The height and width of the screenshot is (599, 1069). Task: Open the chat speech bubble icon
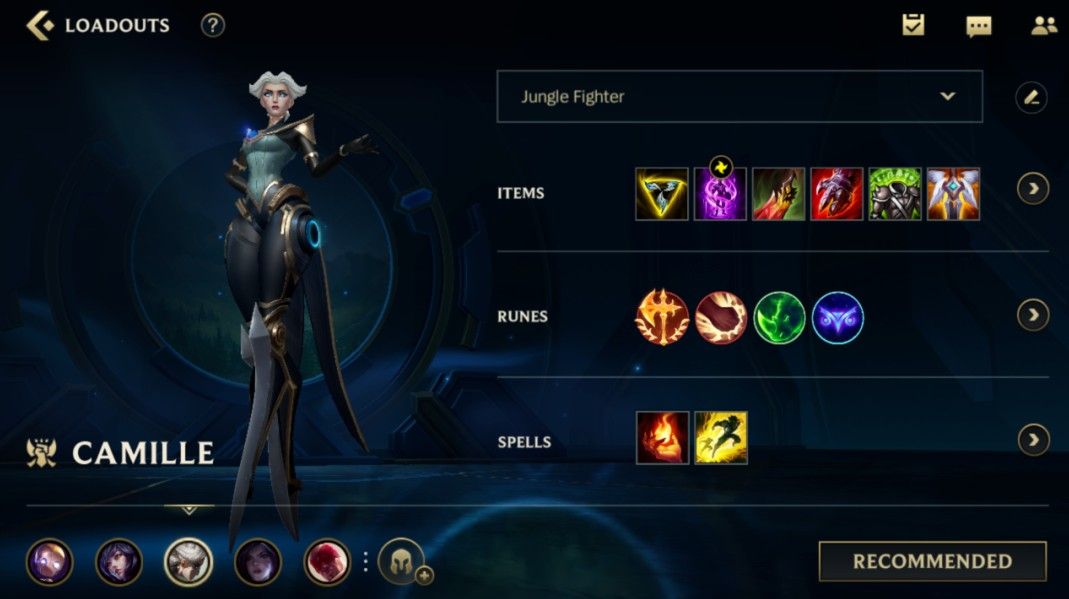coord(978,27)
